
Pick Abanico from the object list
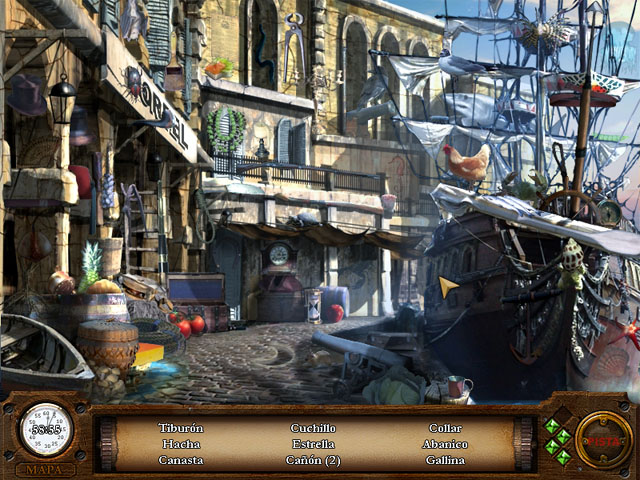tap(445, 444)
